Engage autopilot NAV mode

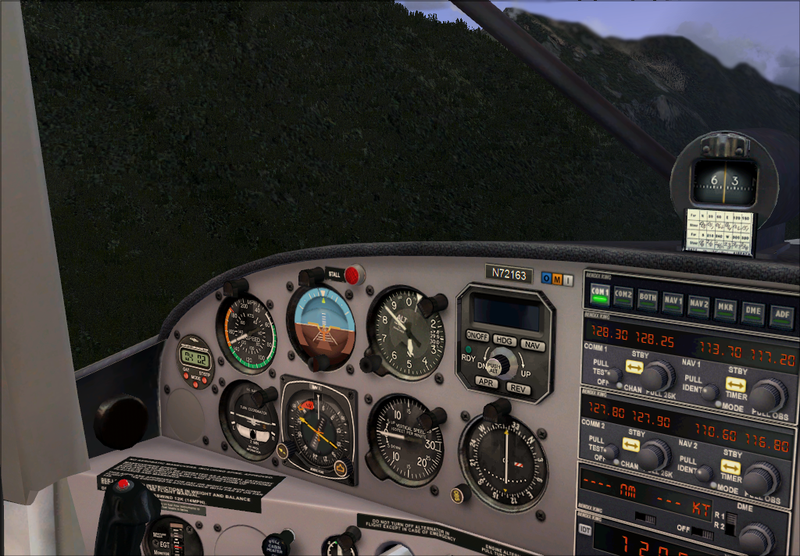pos(532,345)
